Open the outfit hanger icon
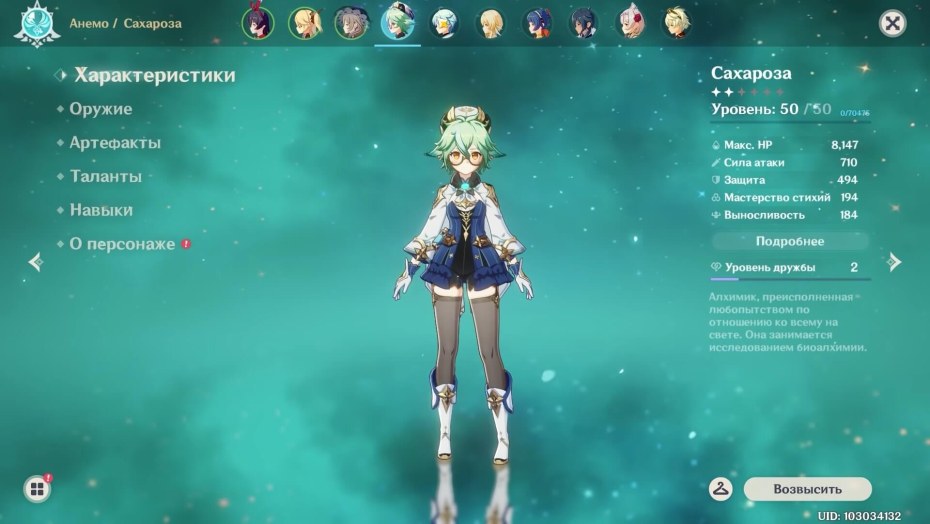Image resolution: width=930 pixels, height=524 pixels. click(720, 489)
